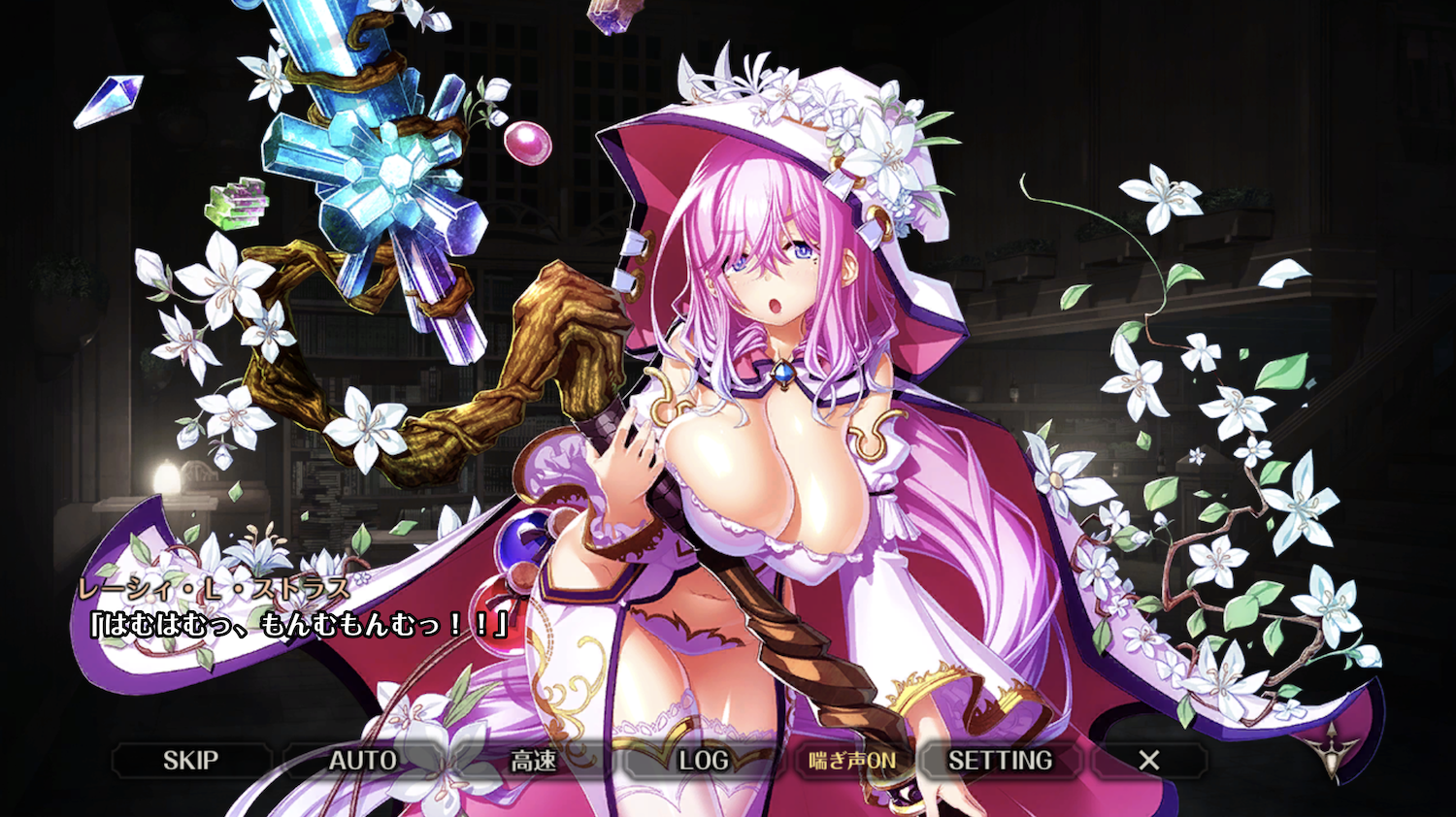1456x817 pixels.
Task: Open the dialogue LOG
Action: [x=704, y=761]
